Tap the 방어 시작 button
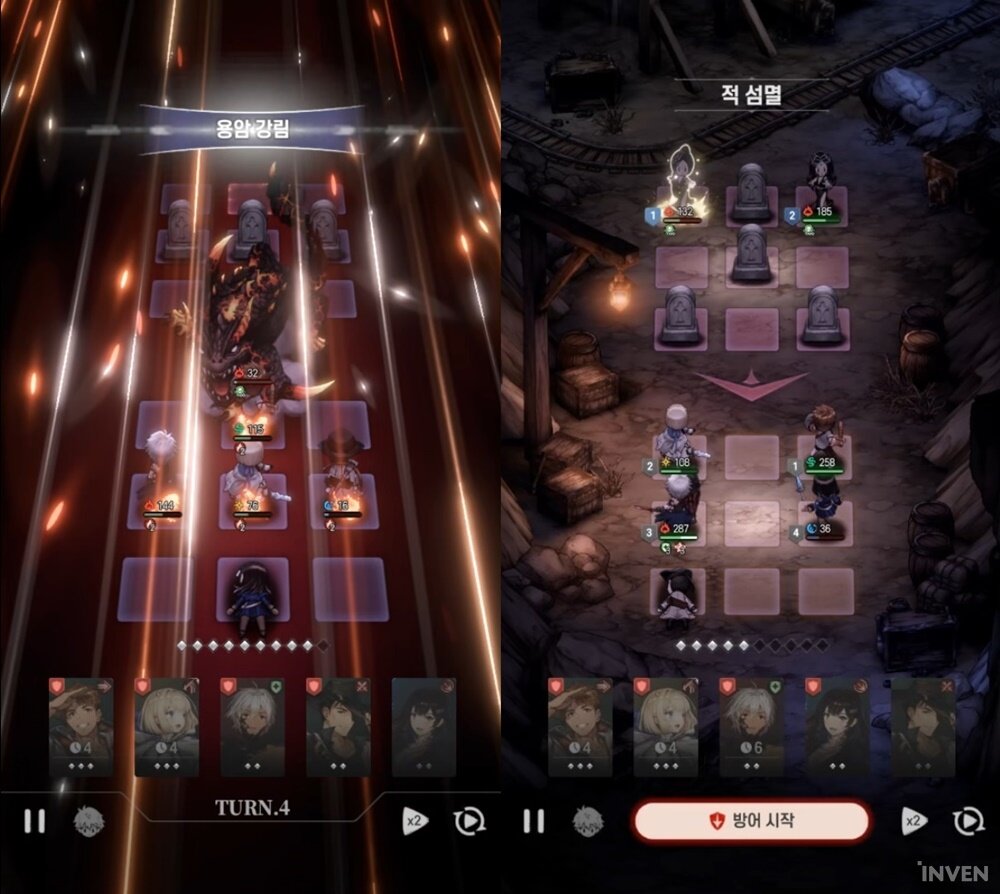Screen dimensions: 1000x894 pyautogui.click(x=751, y=821)
